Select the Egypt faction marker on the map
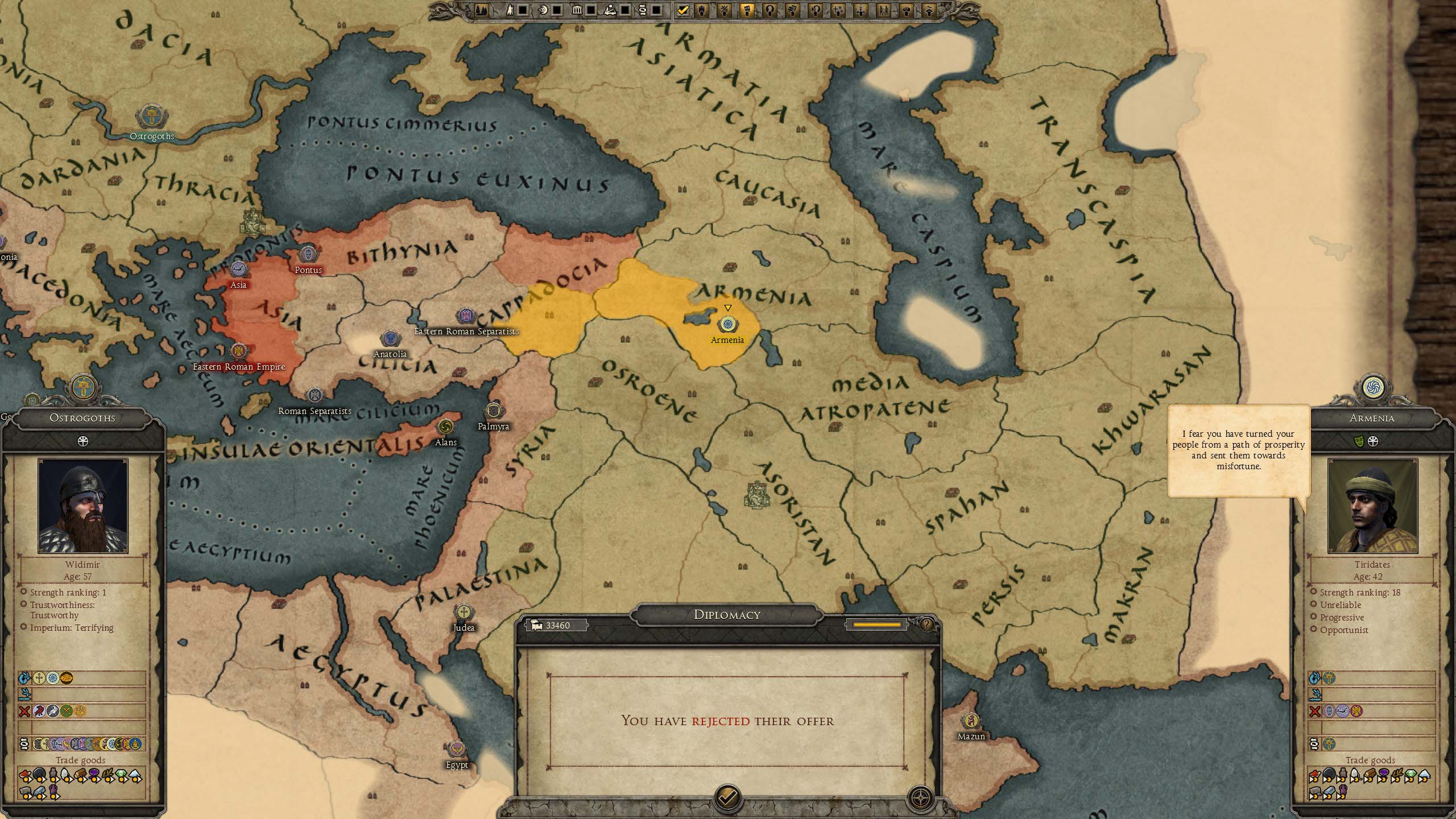The height and width of the screenshot is (819, 1456). coord(457,750)
